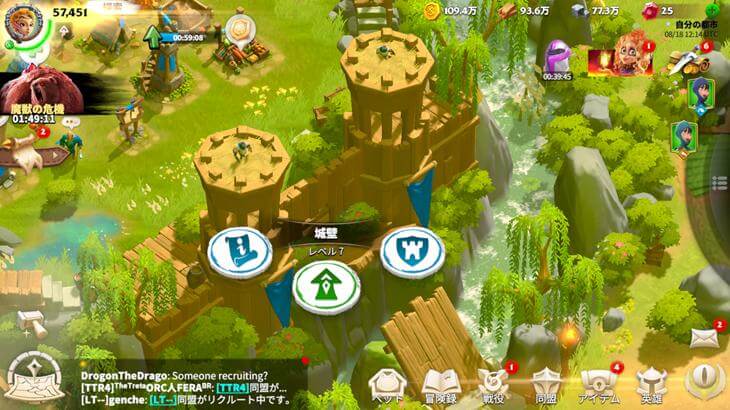Viewport: 730px width, 410px height.
Task: Open the アイテム items menu
Action: [598, 384]
